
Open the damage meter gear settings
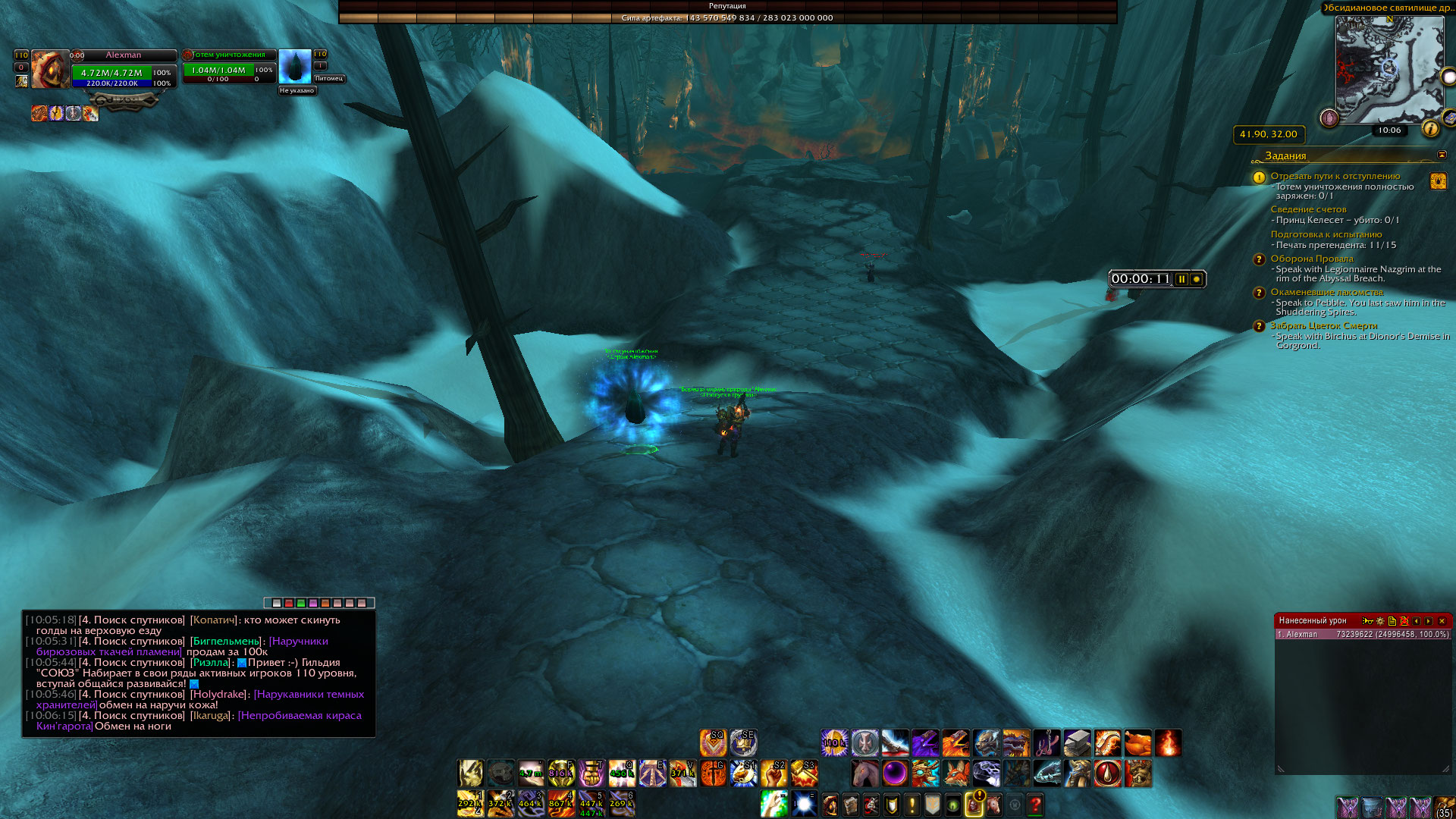coord(1380,621)
